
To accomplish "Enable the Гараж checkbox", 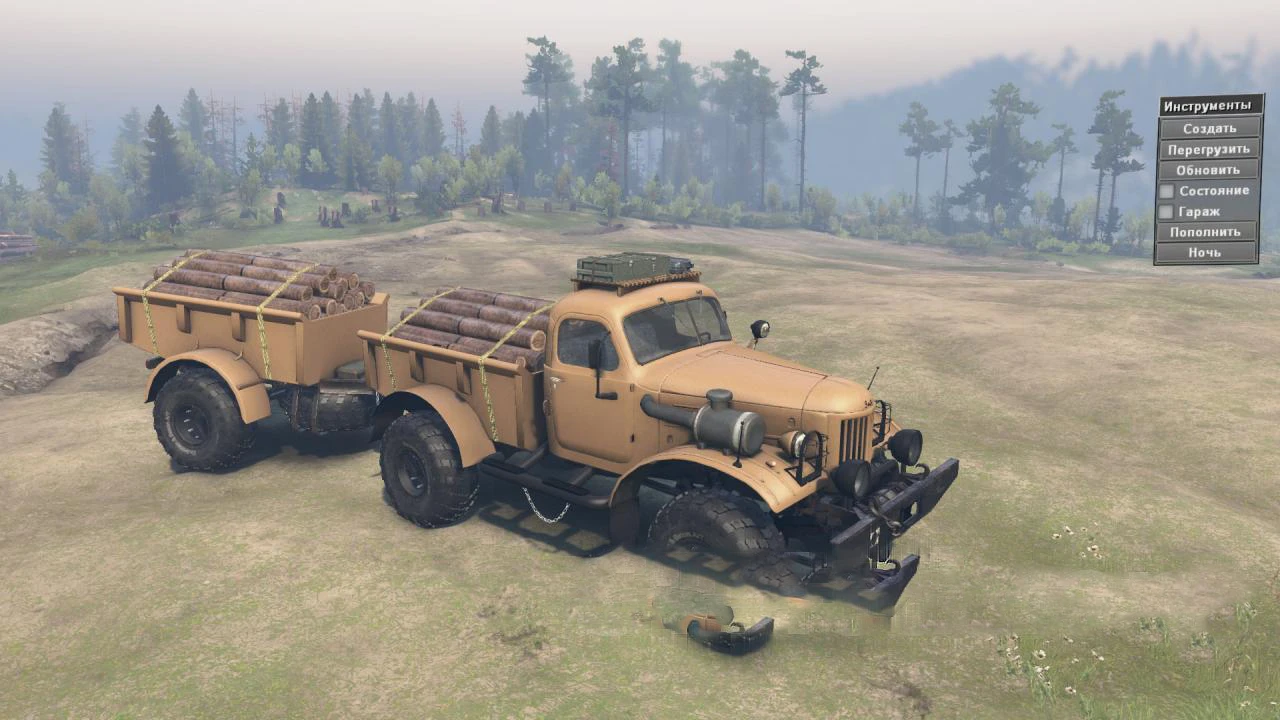I will coord(1166,212).
